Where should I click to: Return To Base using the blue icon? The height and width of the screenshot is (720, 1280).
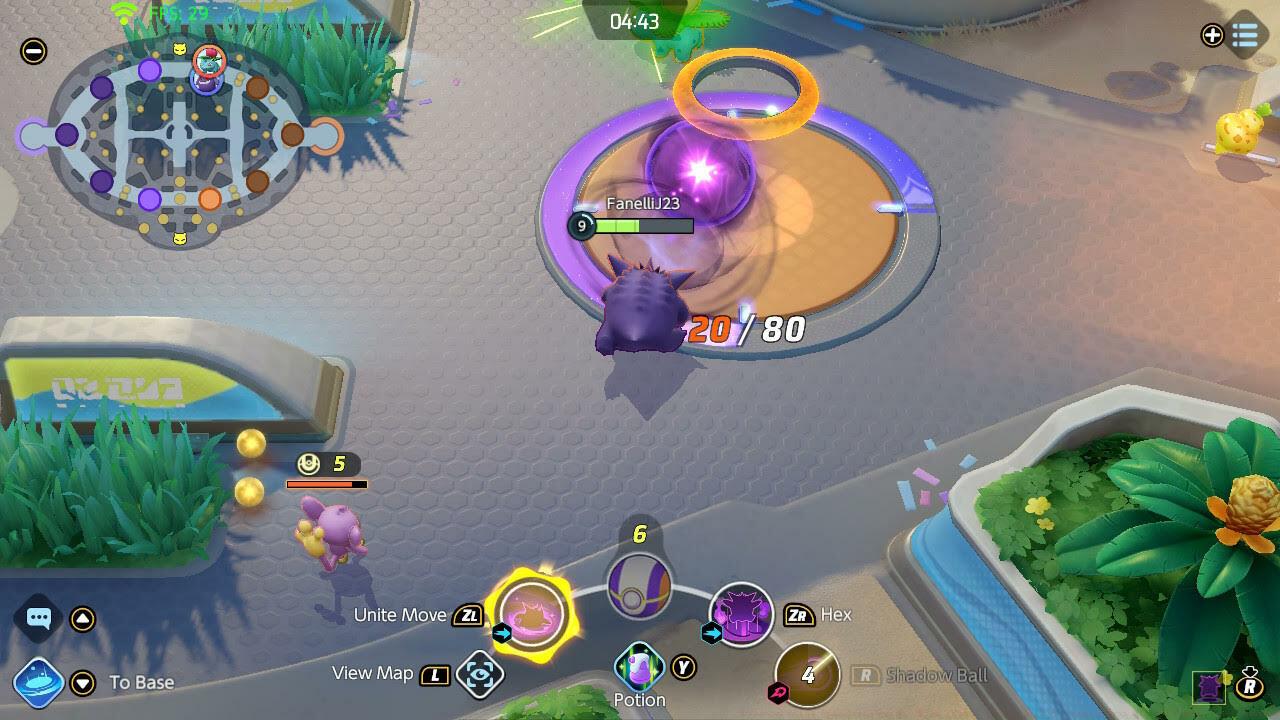coord(39,683)
